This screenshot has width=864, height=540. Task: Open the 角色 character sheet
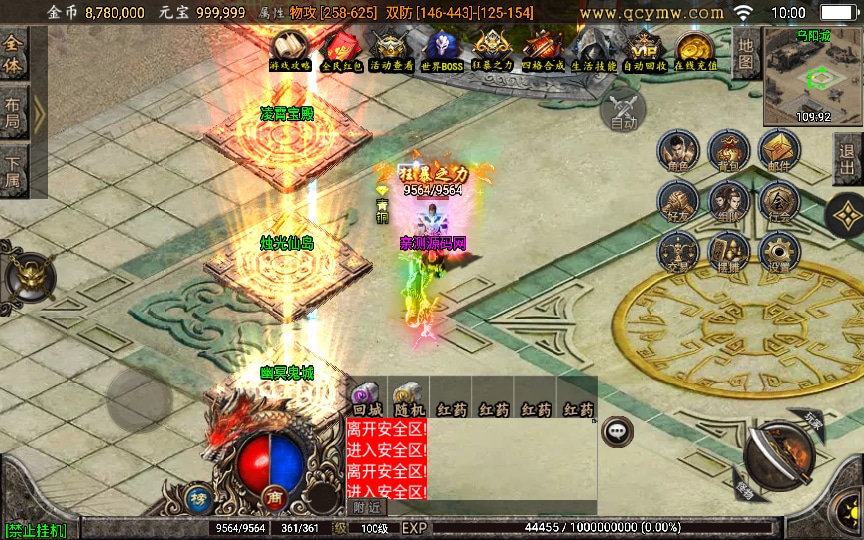pyautogui.click(x=678, y=151)
